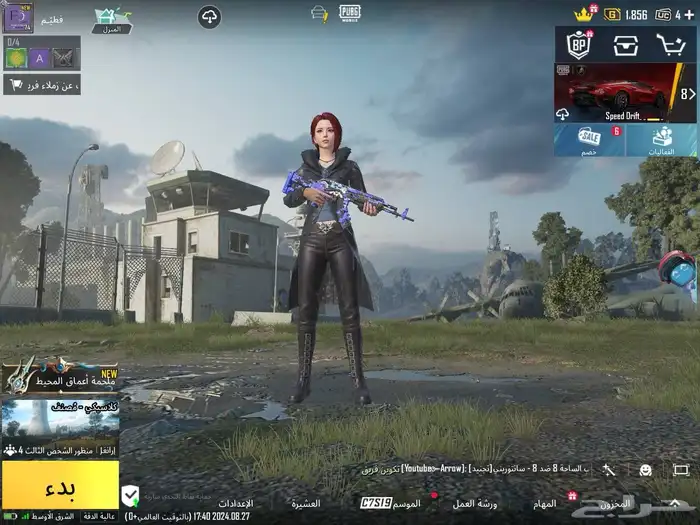The image size is (700, 525).
Task: Open the supply crate icon
Action: 626,45
